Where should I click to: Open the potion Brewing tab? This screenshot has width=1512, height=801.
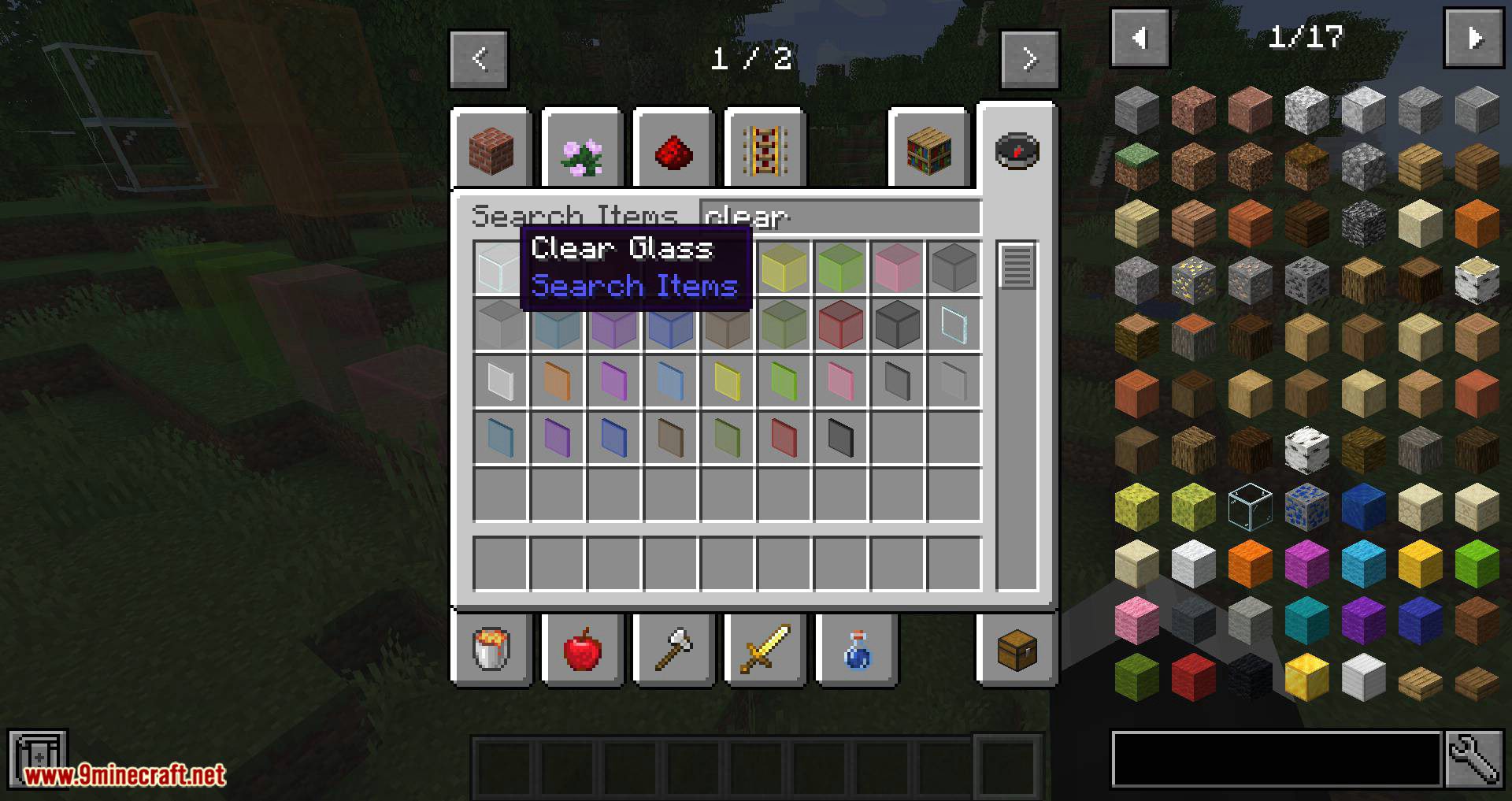pyautogui.click(x=857, y=650)
